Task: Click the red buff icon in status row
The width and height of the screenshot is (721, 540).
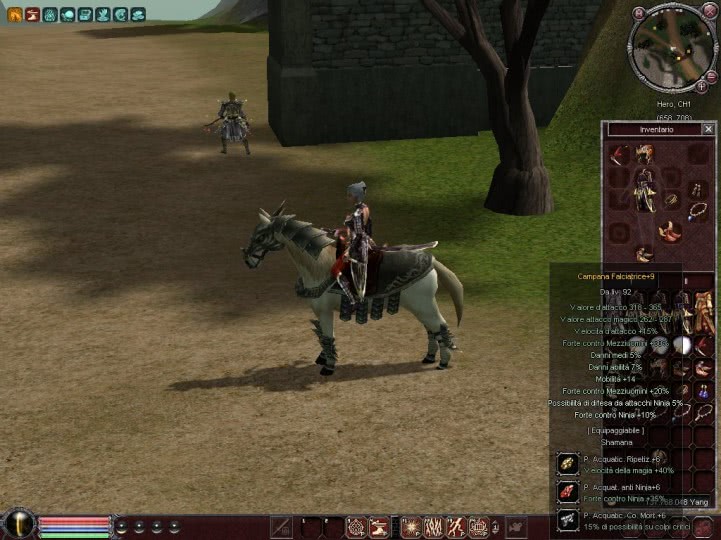Action: tap(32, 14)
